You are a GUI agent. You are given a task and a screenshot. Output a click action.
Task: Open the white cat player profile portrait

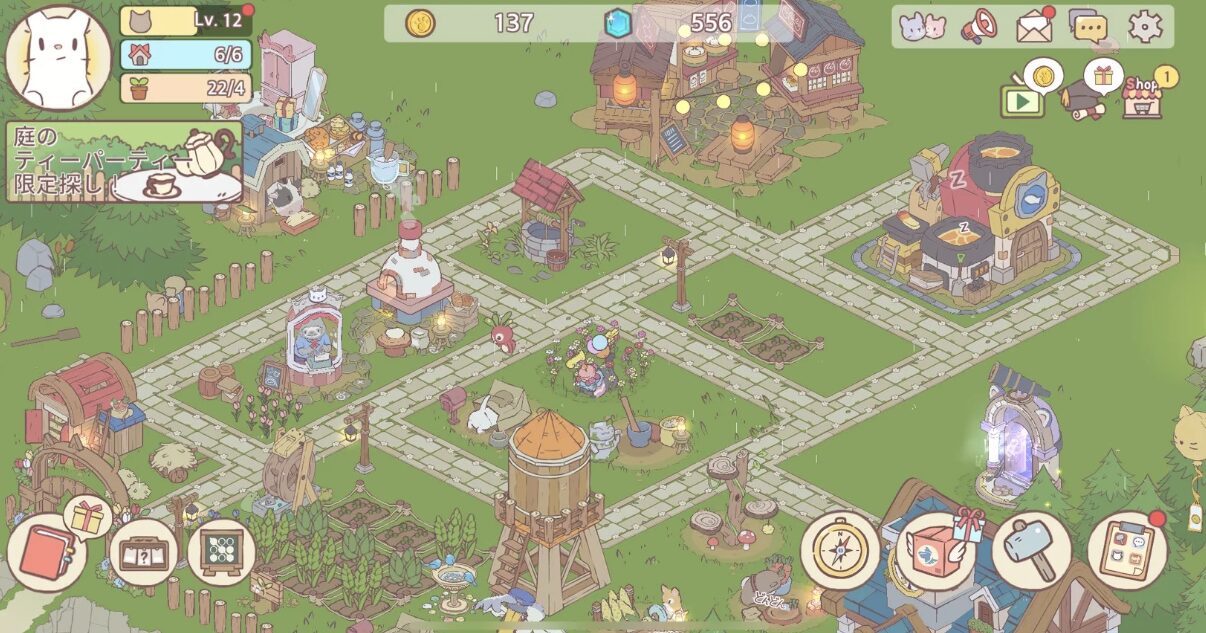(58, 57)
